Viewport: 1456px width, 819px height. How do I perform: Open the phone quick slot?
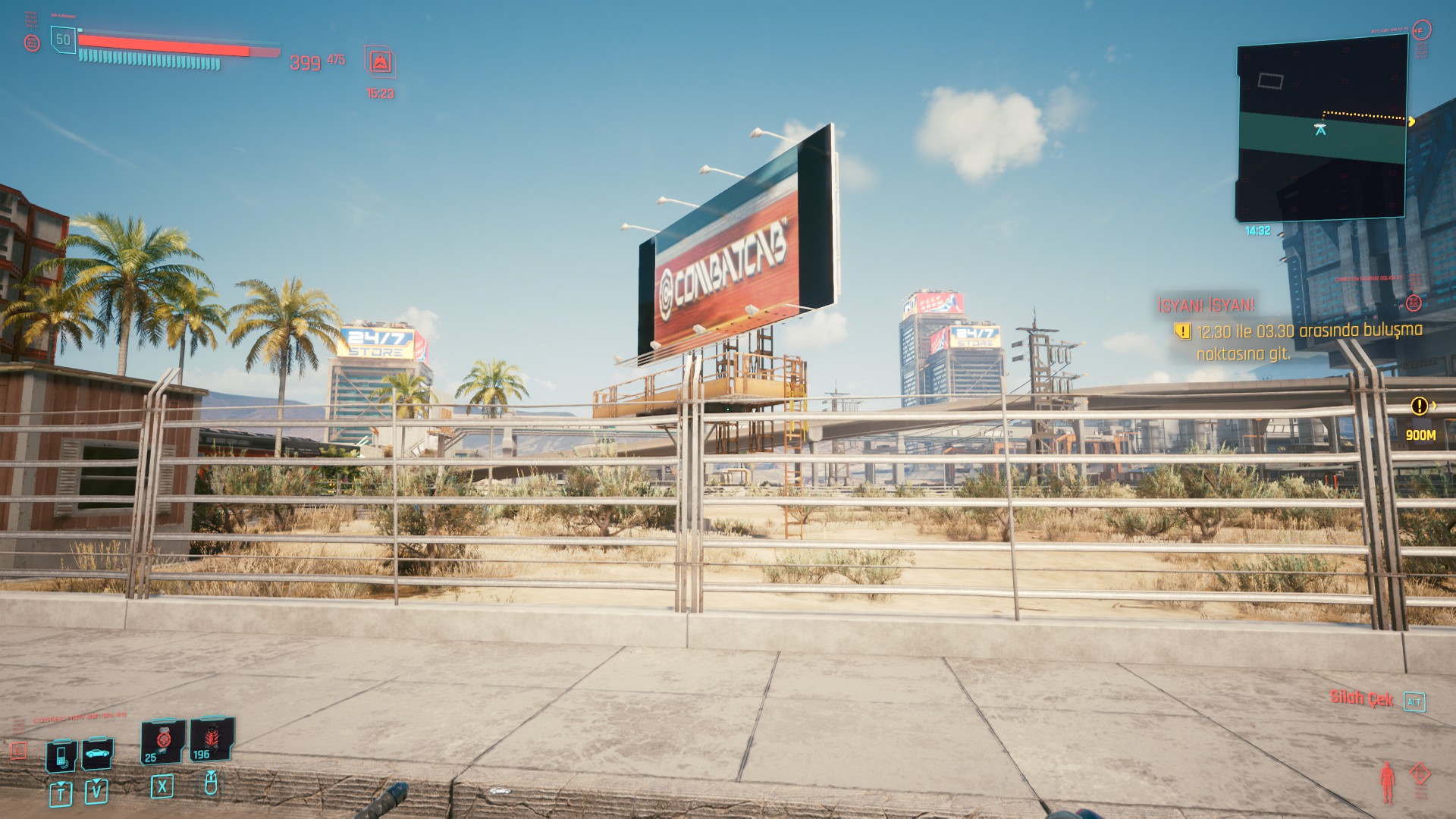pos(61,755)
